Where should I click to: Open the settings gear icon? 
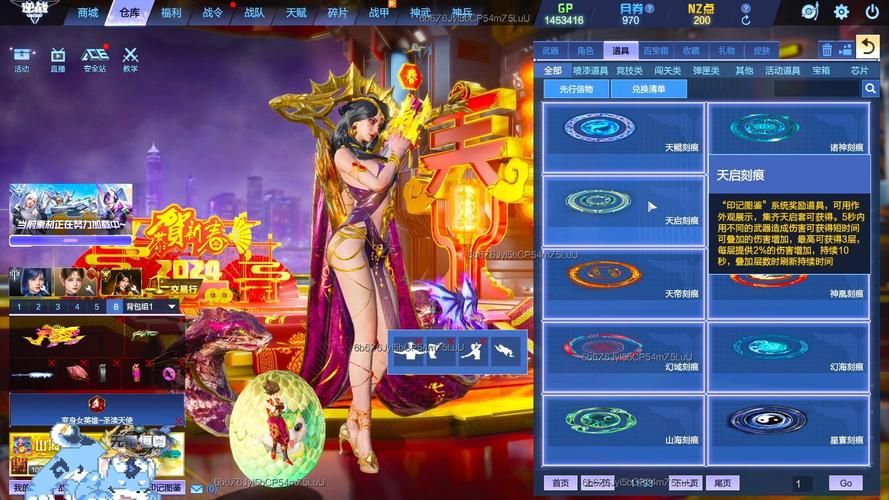[841, 12]
